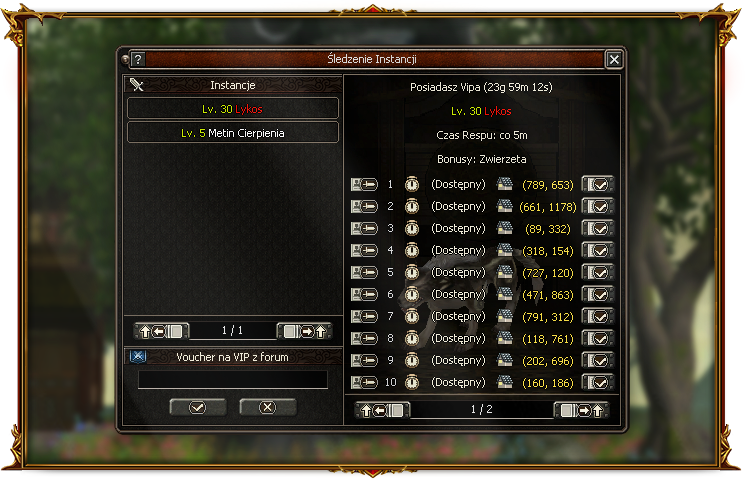Close the Śledzenie Instancji window
This screenshot has width=745, height=480.
click(614, 59)
